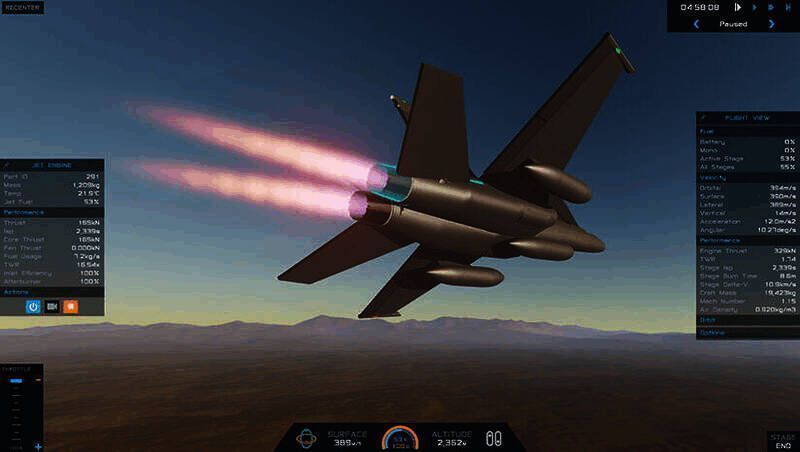Image resolution: width=800 pixels, height=452 pixels.
Task: Click the orange action icon
Action: point(71,306)
